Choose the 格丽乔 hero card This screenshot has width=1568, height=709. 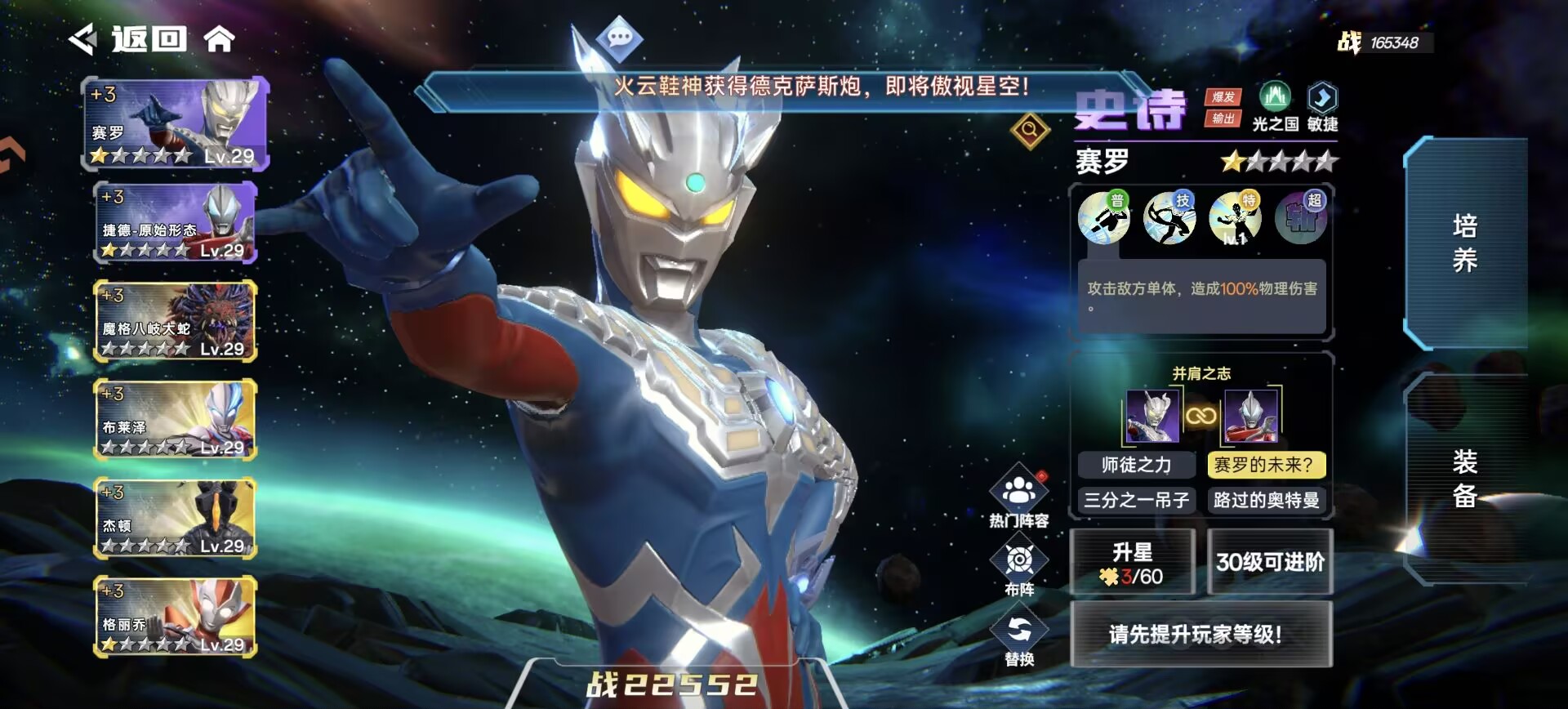pyautogui.click(x=176, y=617)
